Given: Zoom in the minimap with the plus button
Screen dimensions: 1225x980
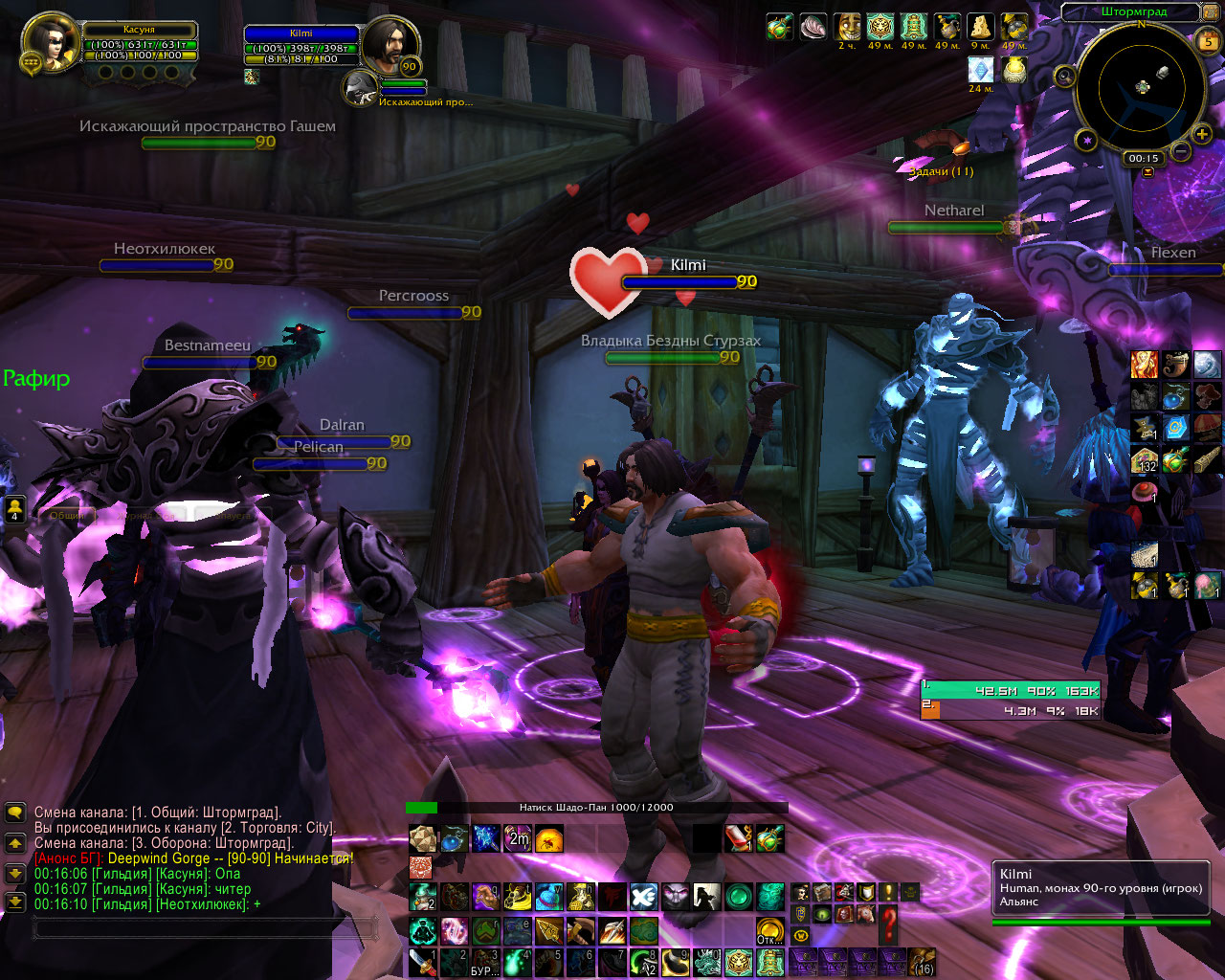Looking at the screenshot, I should (1202, 135).
